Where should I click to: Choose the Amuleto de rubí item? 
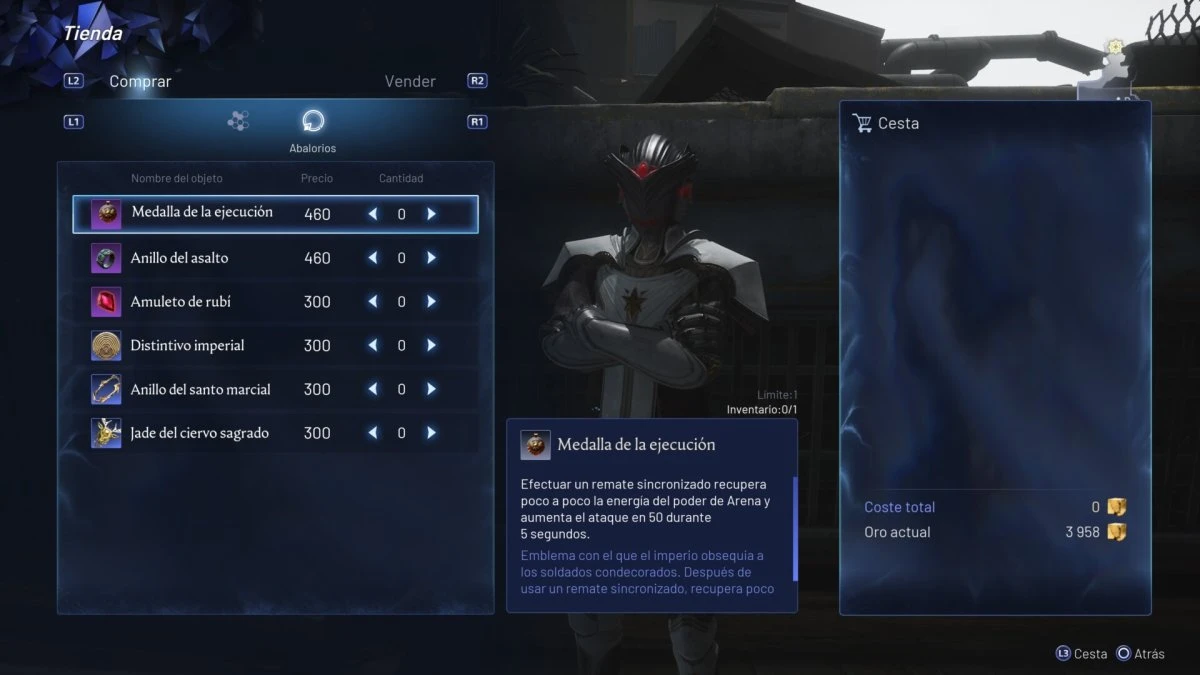(x=180, y=302)
